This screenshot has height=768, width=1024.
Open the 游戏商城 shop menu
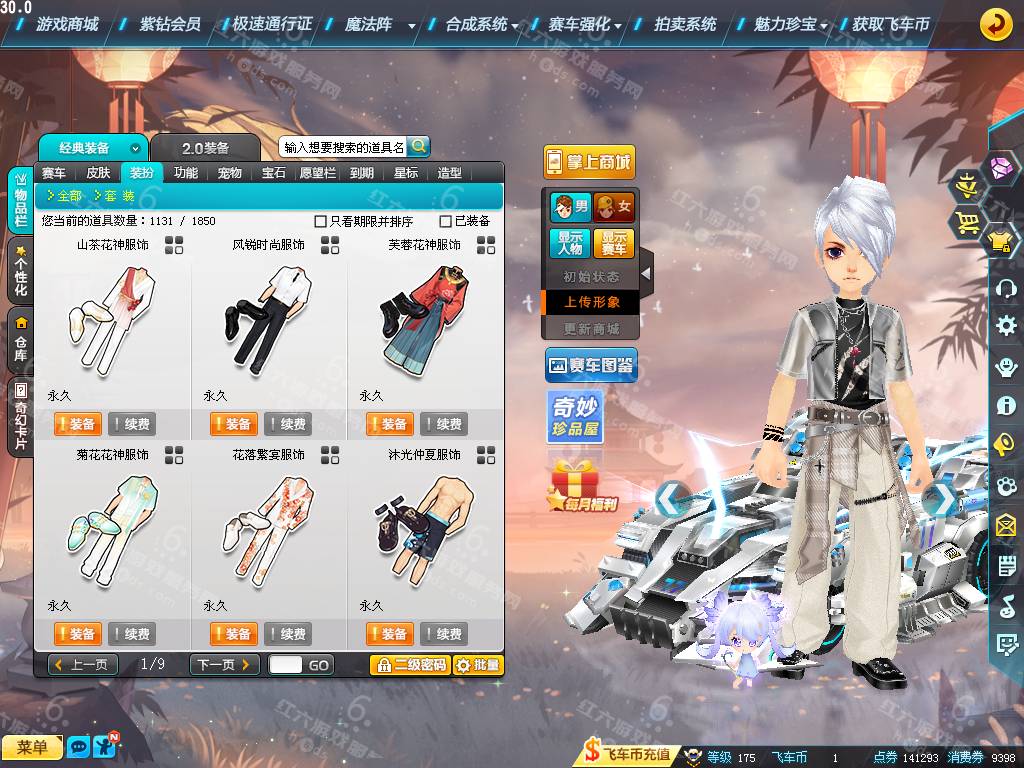click(66, 24)
